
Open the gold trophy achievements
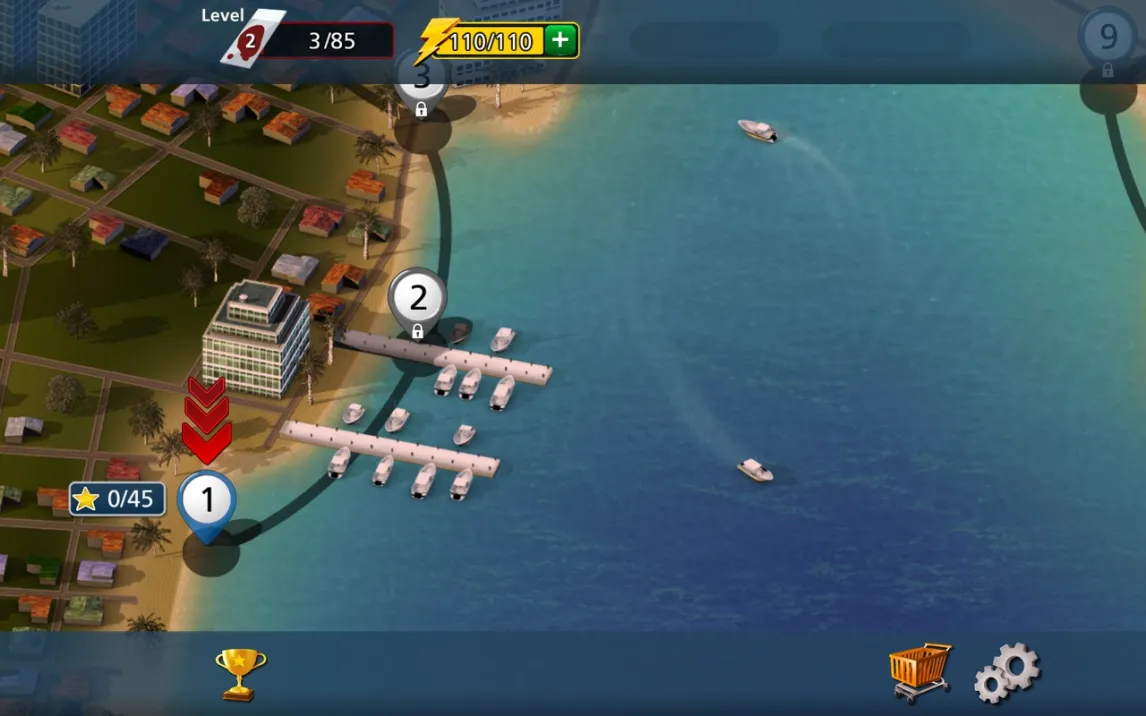pyautogui.click(x=241, y=673)
